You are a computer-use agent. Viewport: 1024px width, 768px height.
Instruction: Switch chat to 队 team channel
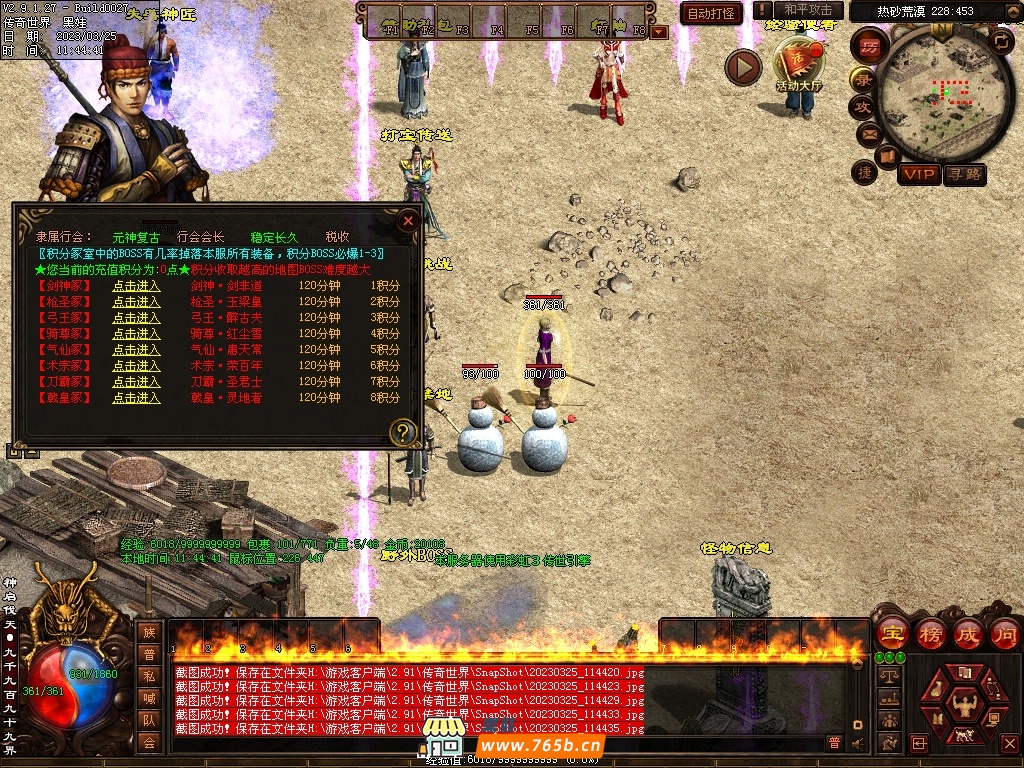[x=149, y=719]
